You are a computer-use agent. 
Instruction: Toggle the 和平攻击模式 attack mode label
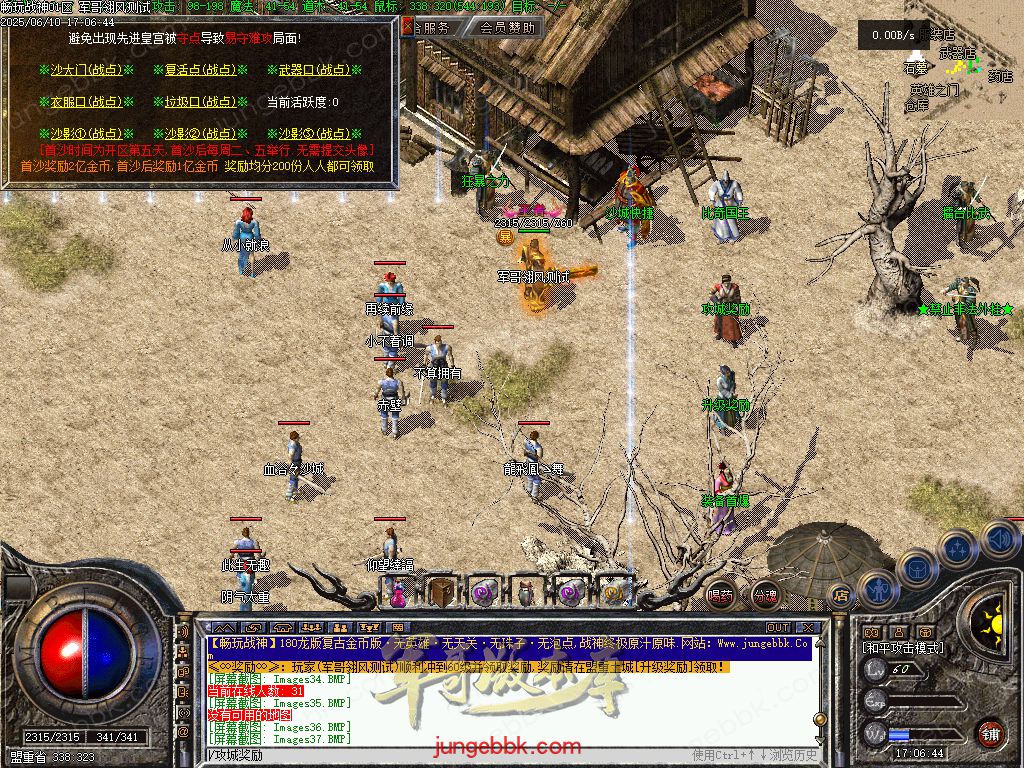click(903, 648)
